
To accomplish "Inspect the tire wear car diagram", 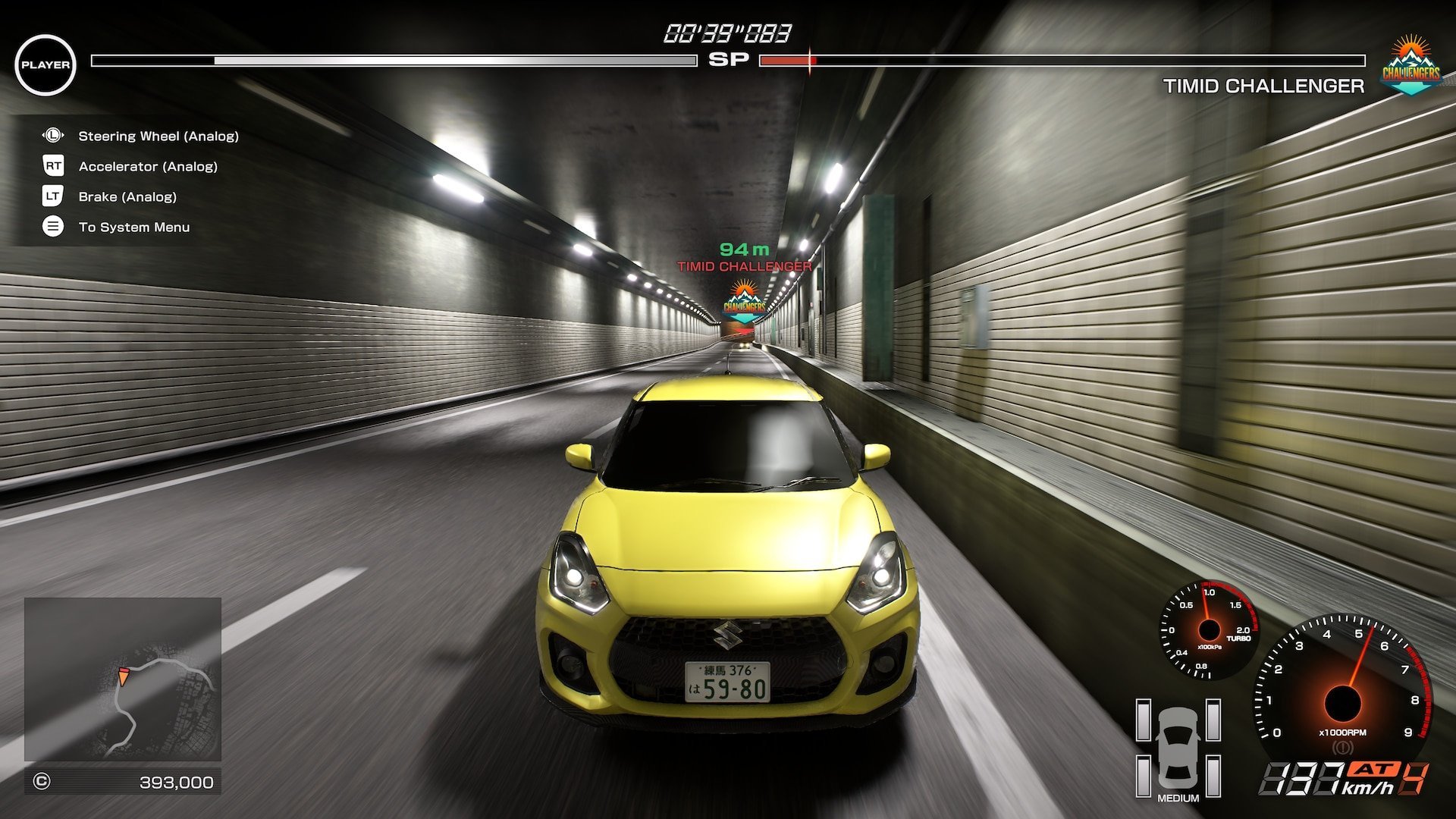I will tap(1178, 749).
